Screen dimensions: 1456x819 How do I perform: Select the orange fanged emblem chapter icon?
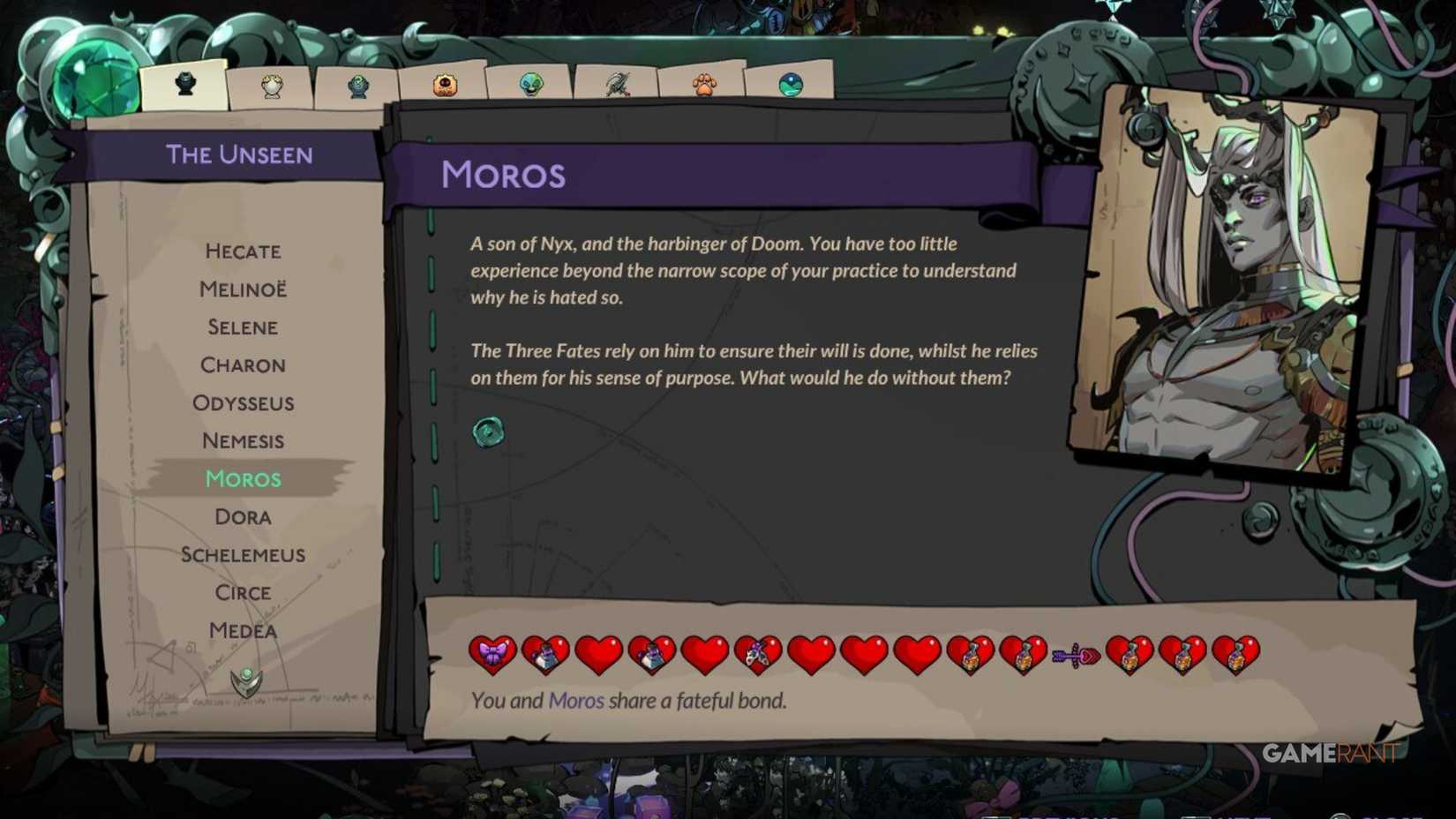point(446,84)
